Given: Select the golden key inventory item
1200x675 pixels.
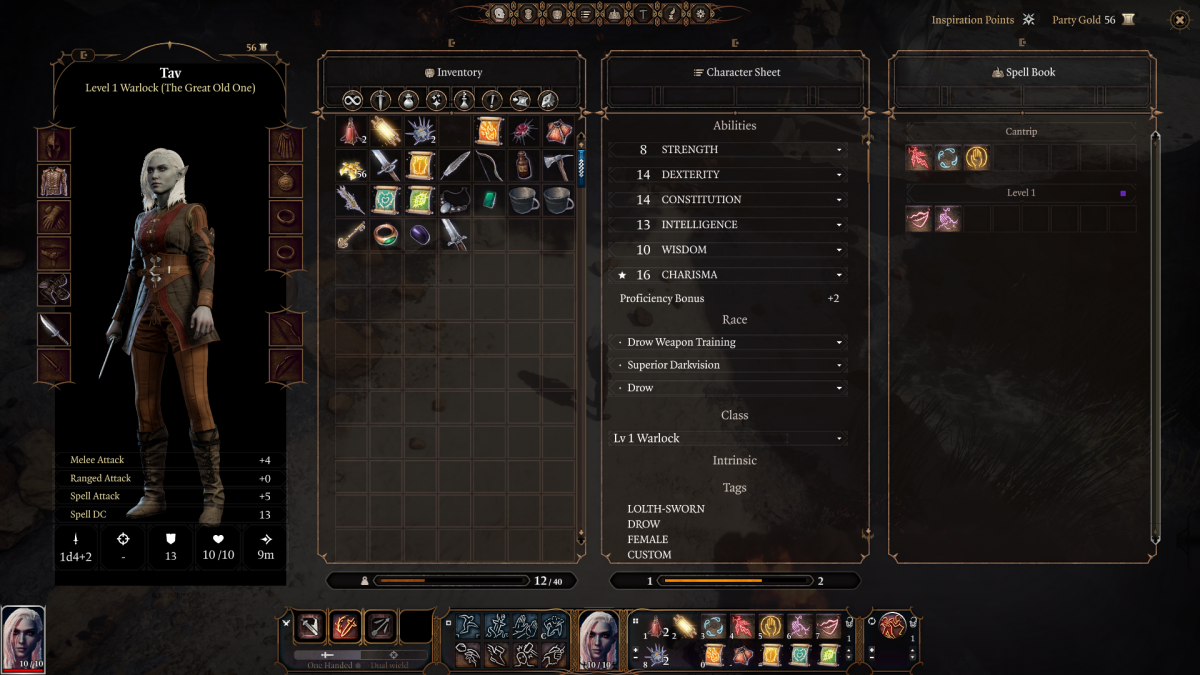Looking at the screenshot, I should (350, 235).
